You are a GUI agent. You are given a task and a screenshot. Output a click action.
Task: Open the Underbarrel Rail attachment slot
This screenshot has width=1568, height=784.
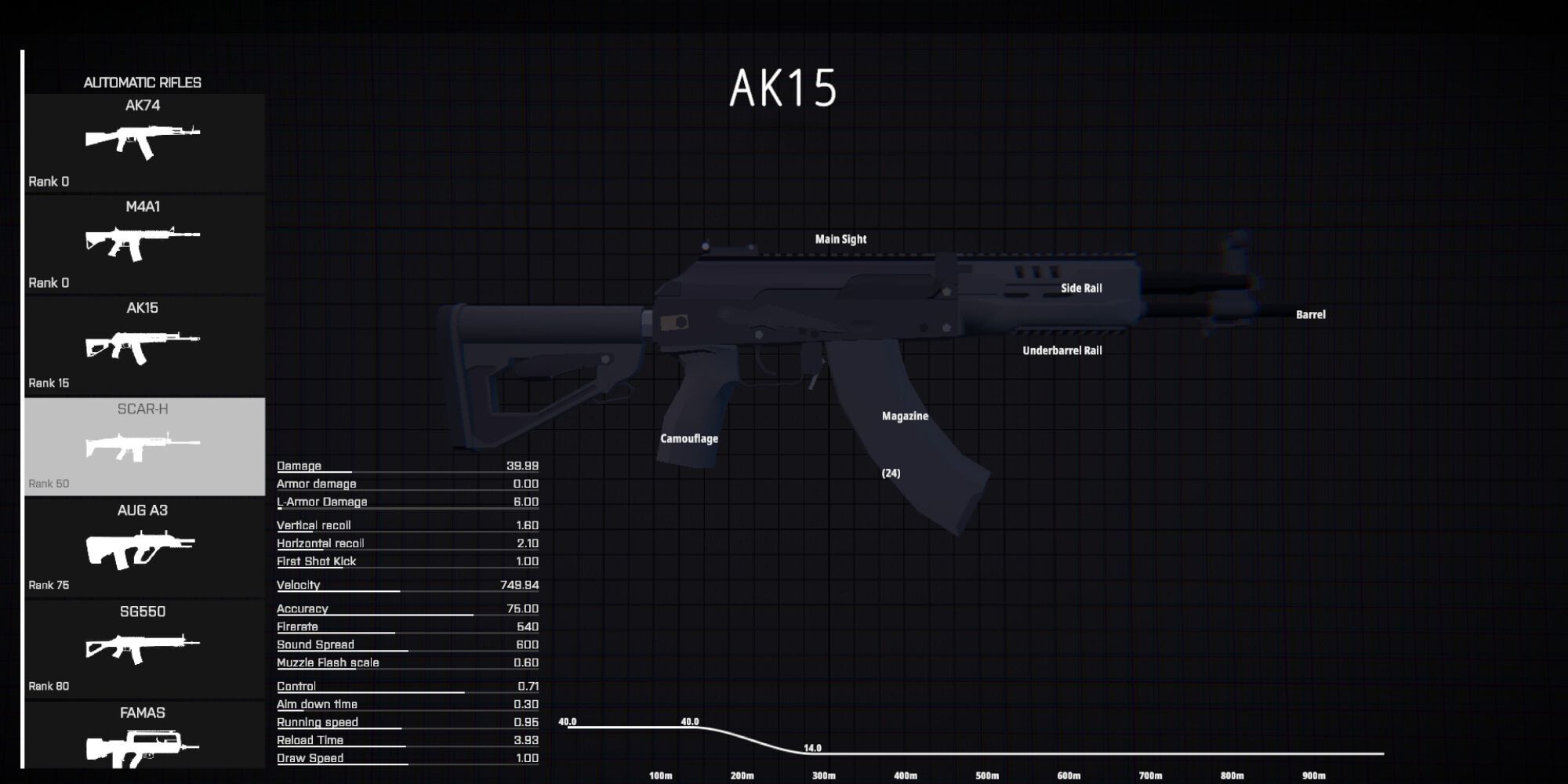(1062, 350)
